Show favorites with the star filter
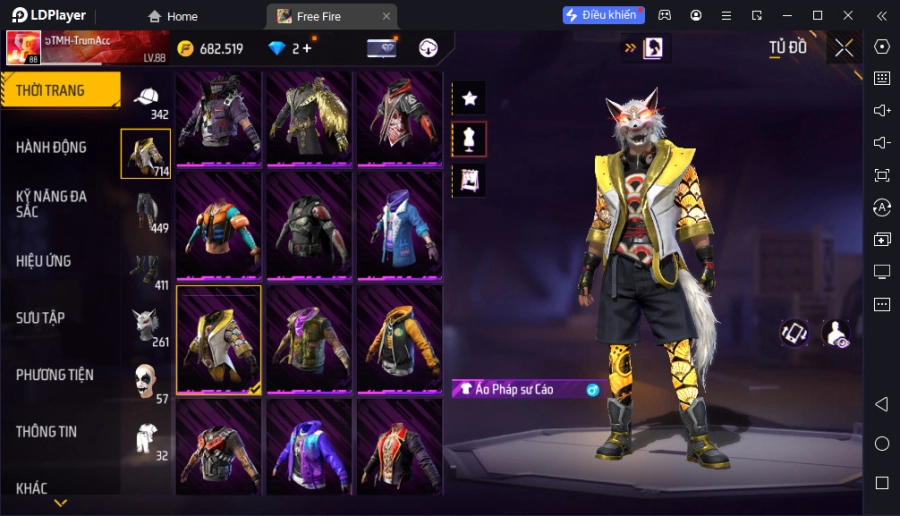The width and height of the screenshot is (900, 516). click(469, 98)
